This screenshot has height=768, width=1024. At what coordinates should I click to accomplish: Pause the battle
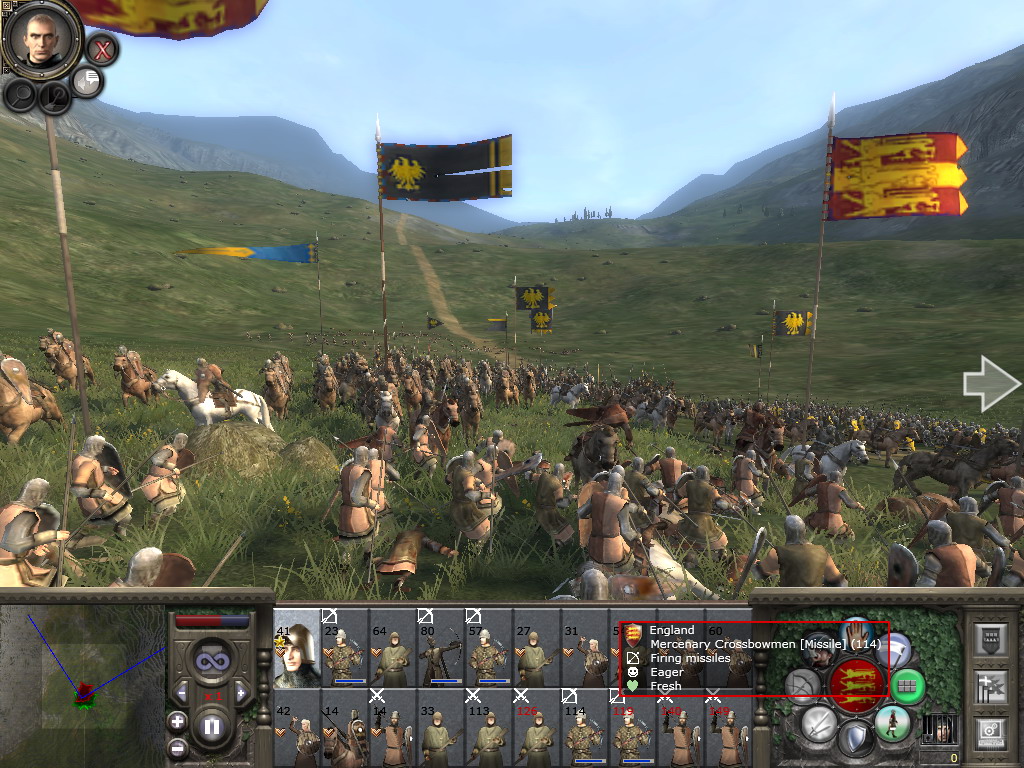pos(211,727)
